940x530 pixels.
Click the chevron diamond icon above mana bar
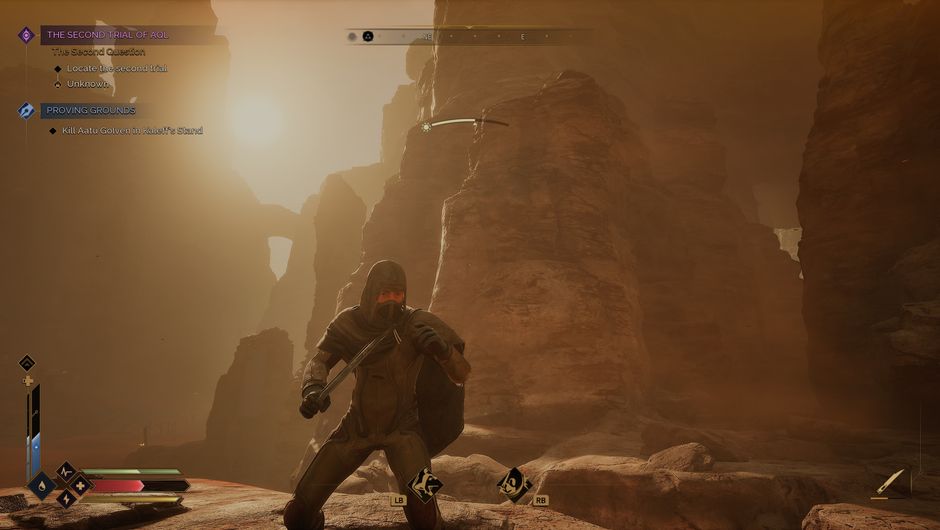pos(27,363)
